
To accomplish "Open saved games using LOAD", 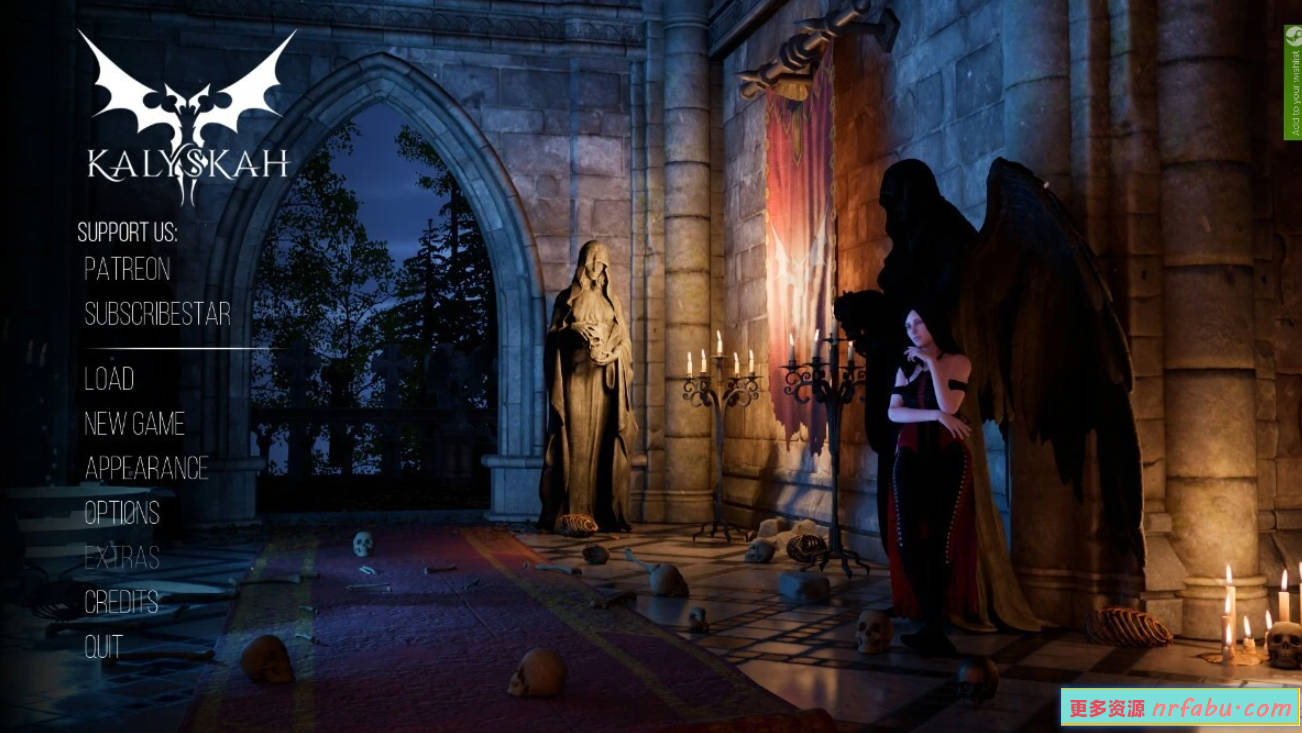I will tap(108, 381).
